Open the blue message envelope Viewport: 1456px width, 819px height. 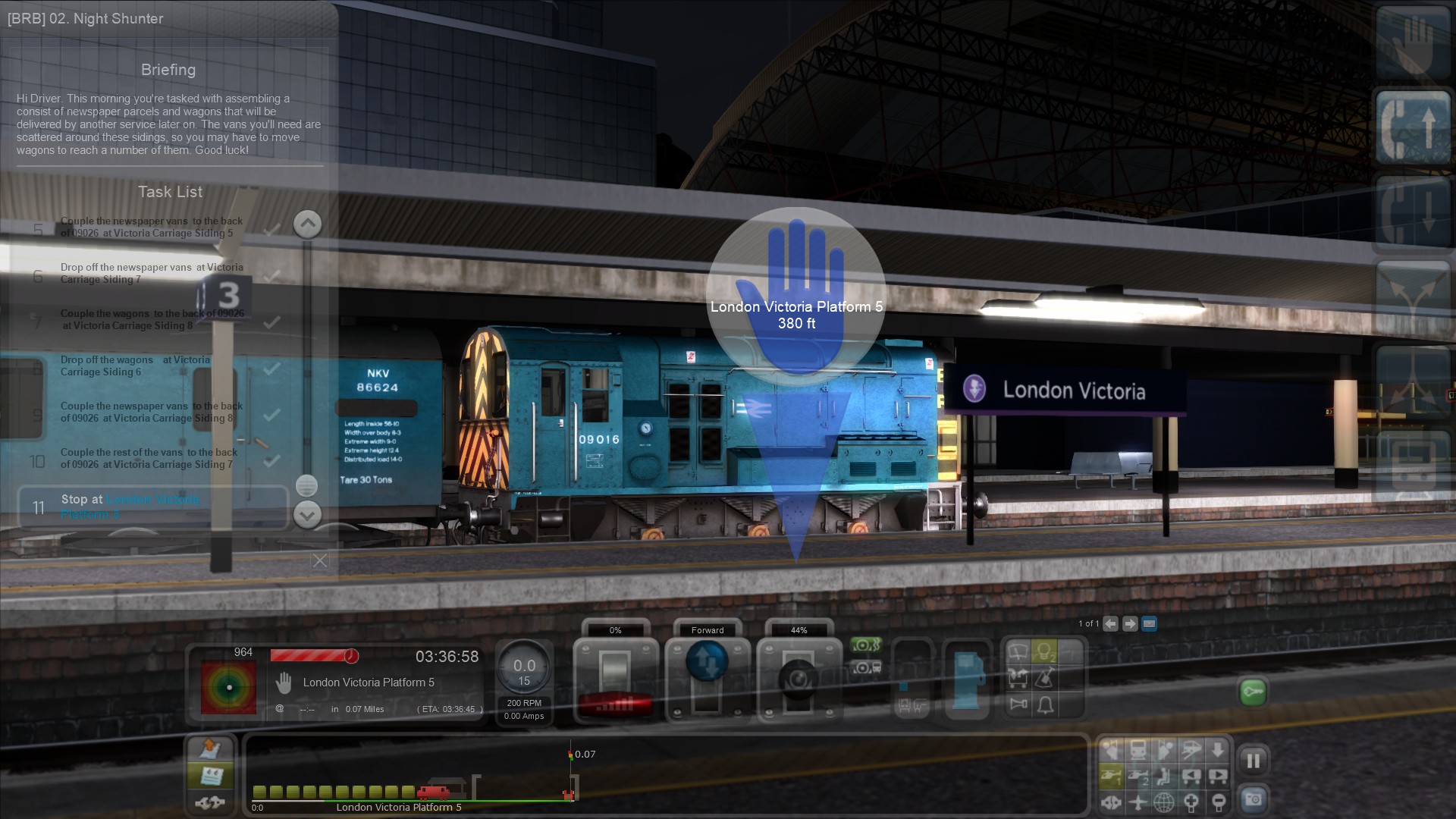click(x=1149, y=623)
